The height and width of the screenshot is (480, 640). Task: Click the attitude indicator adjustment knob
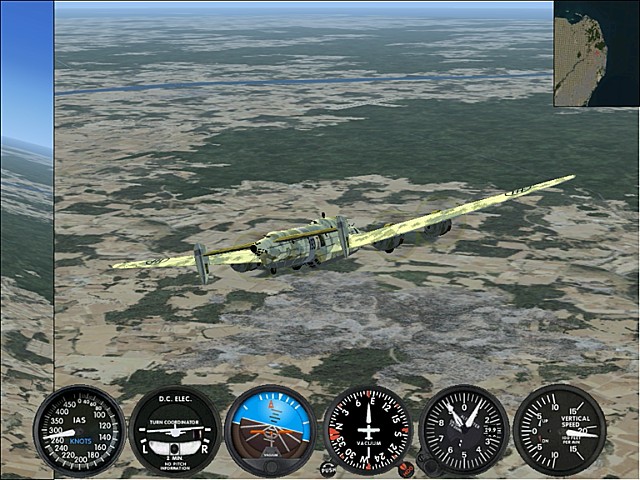click(270, 467)
